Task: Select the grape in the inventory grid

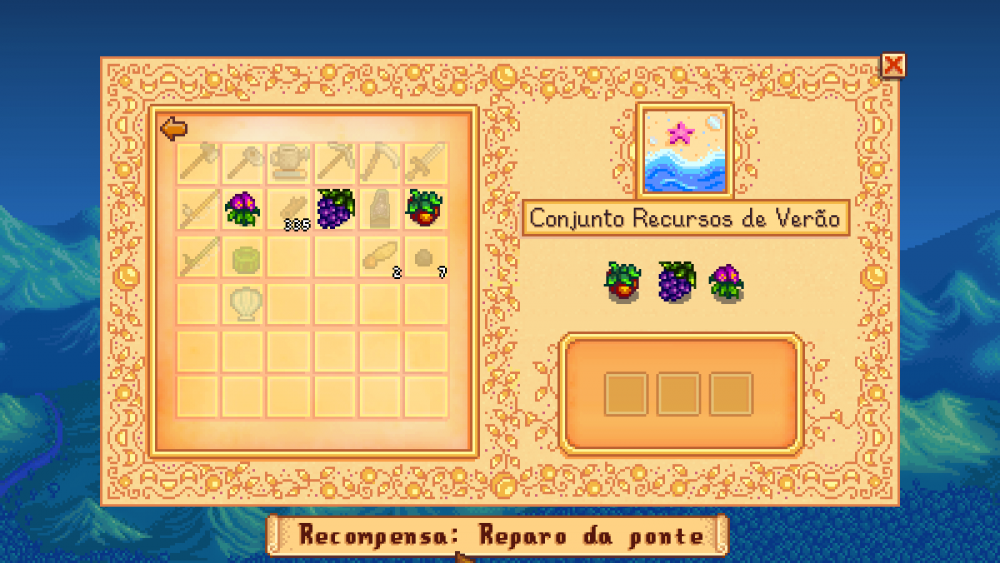Action: pos(335,208)
